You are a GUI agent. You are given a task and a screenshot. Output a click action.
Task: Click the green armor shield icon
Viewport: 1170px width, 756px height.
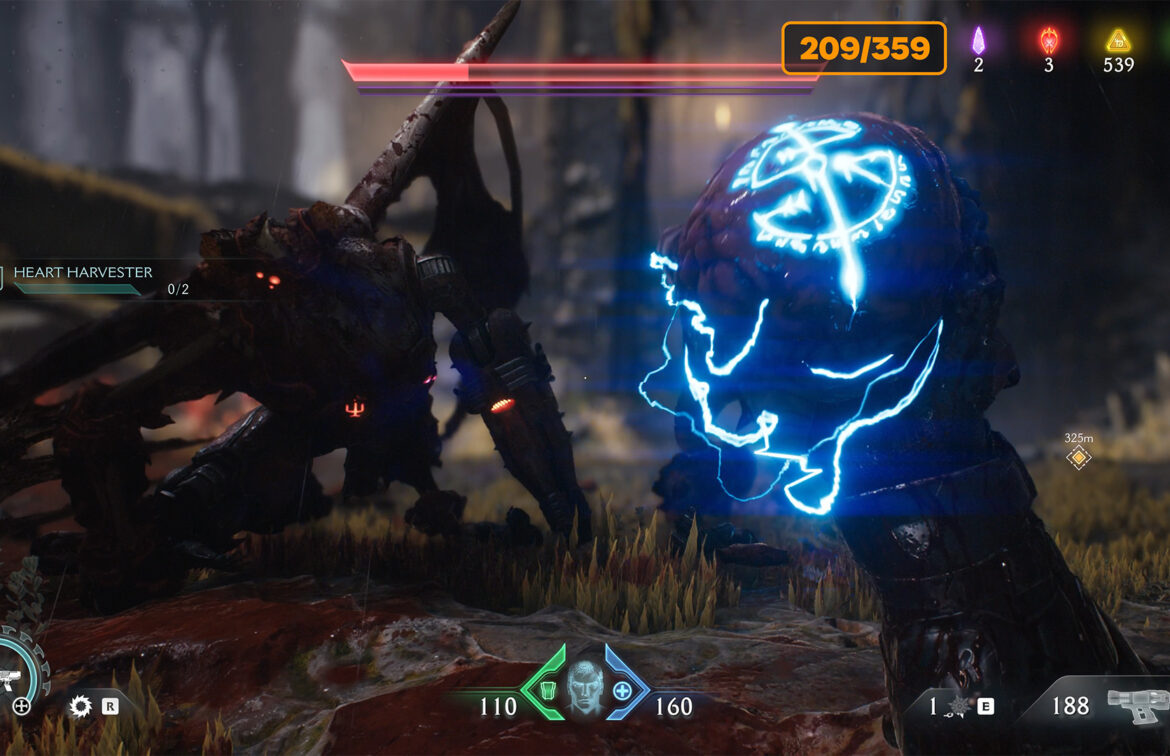pos(546,691)
